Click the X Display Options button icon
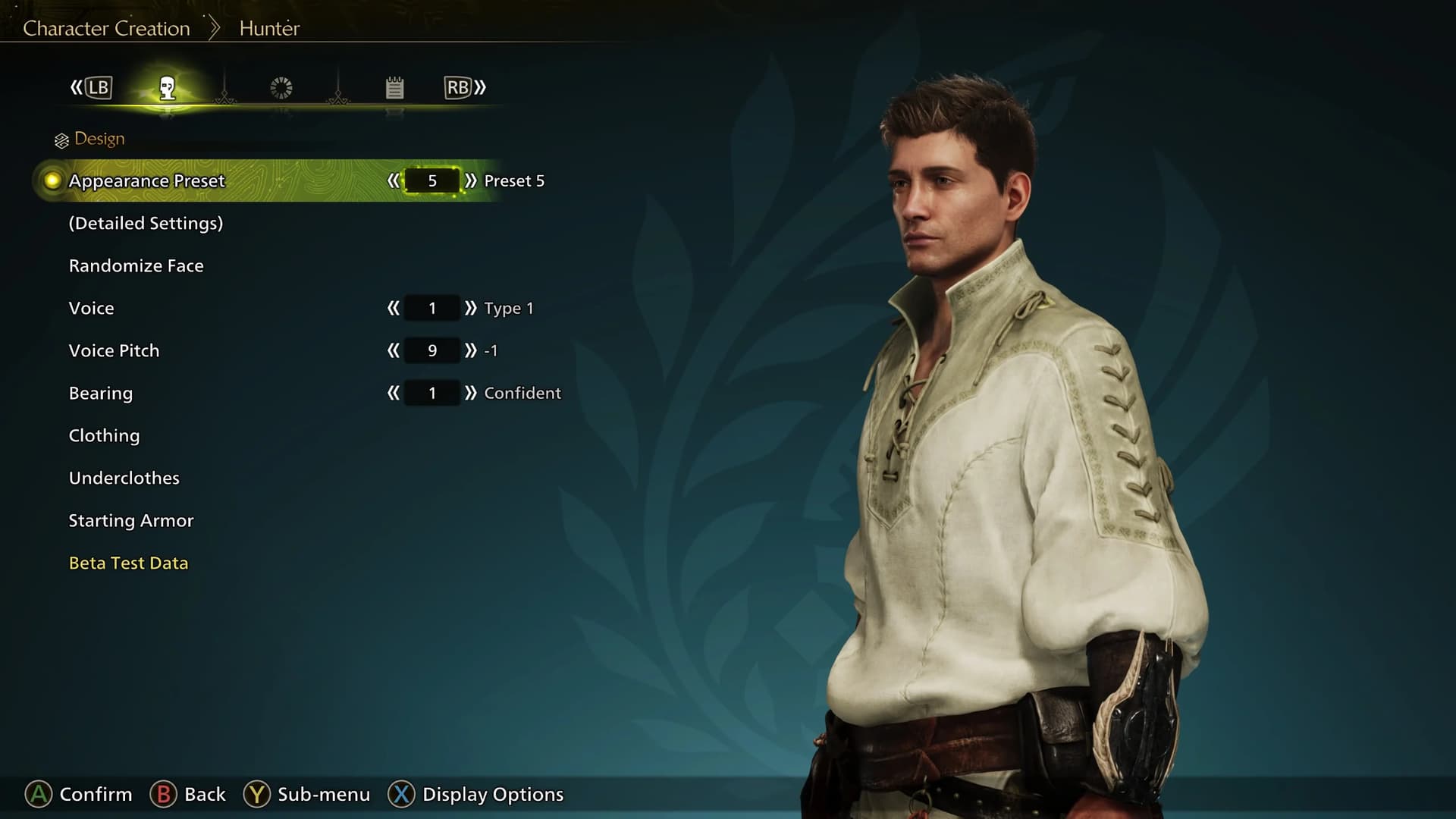 pyautogui.click(x=400, y=795)
